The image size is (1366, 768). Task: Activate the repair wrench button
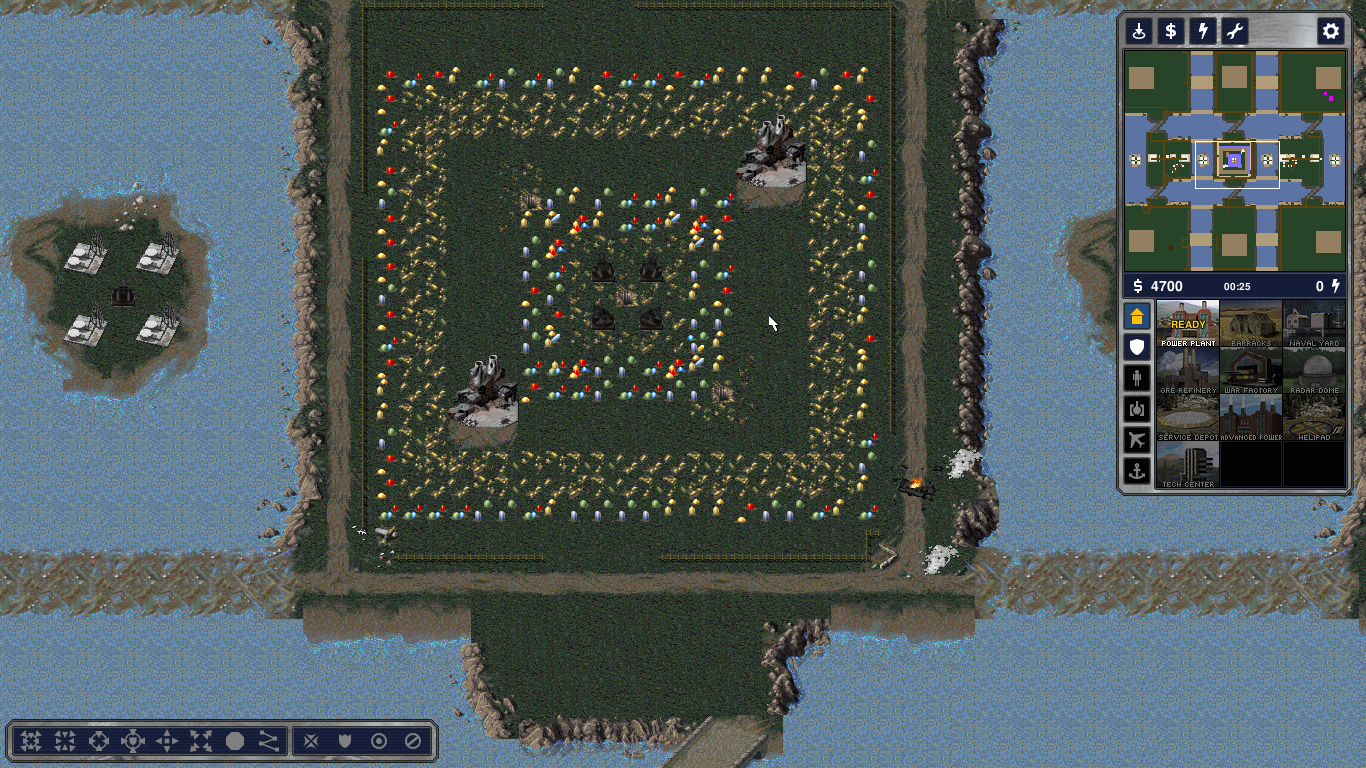pos(1235,31)
